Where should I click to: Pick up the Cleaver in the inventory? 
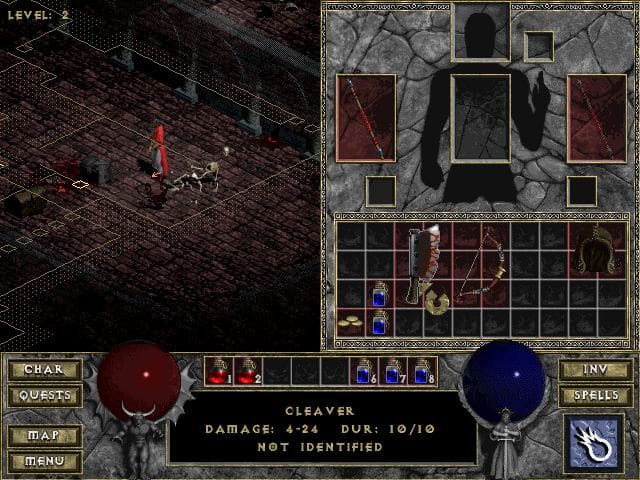click(x=422, y=264)
